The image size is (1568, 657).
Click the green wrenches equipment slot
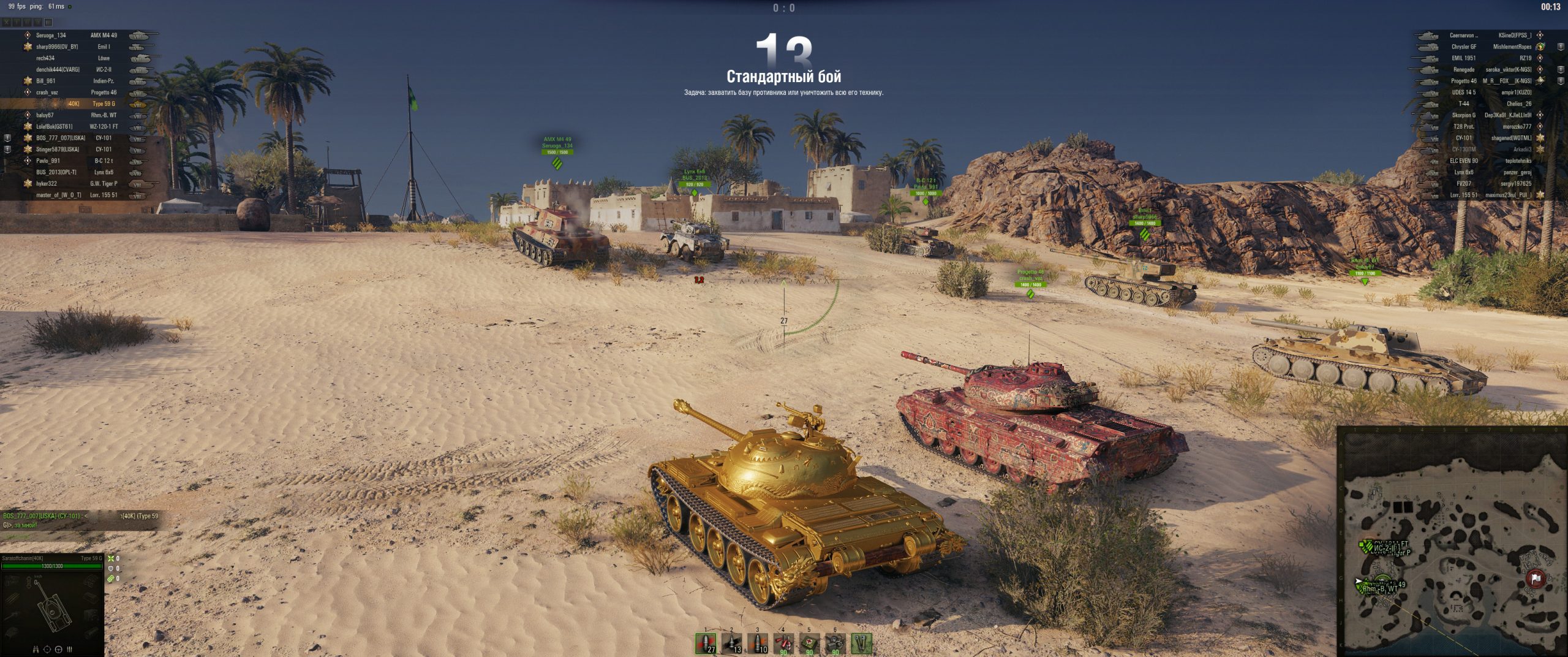click(862, 643)
